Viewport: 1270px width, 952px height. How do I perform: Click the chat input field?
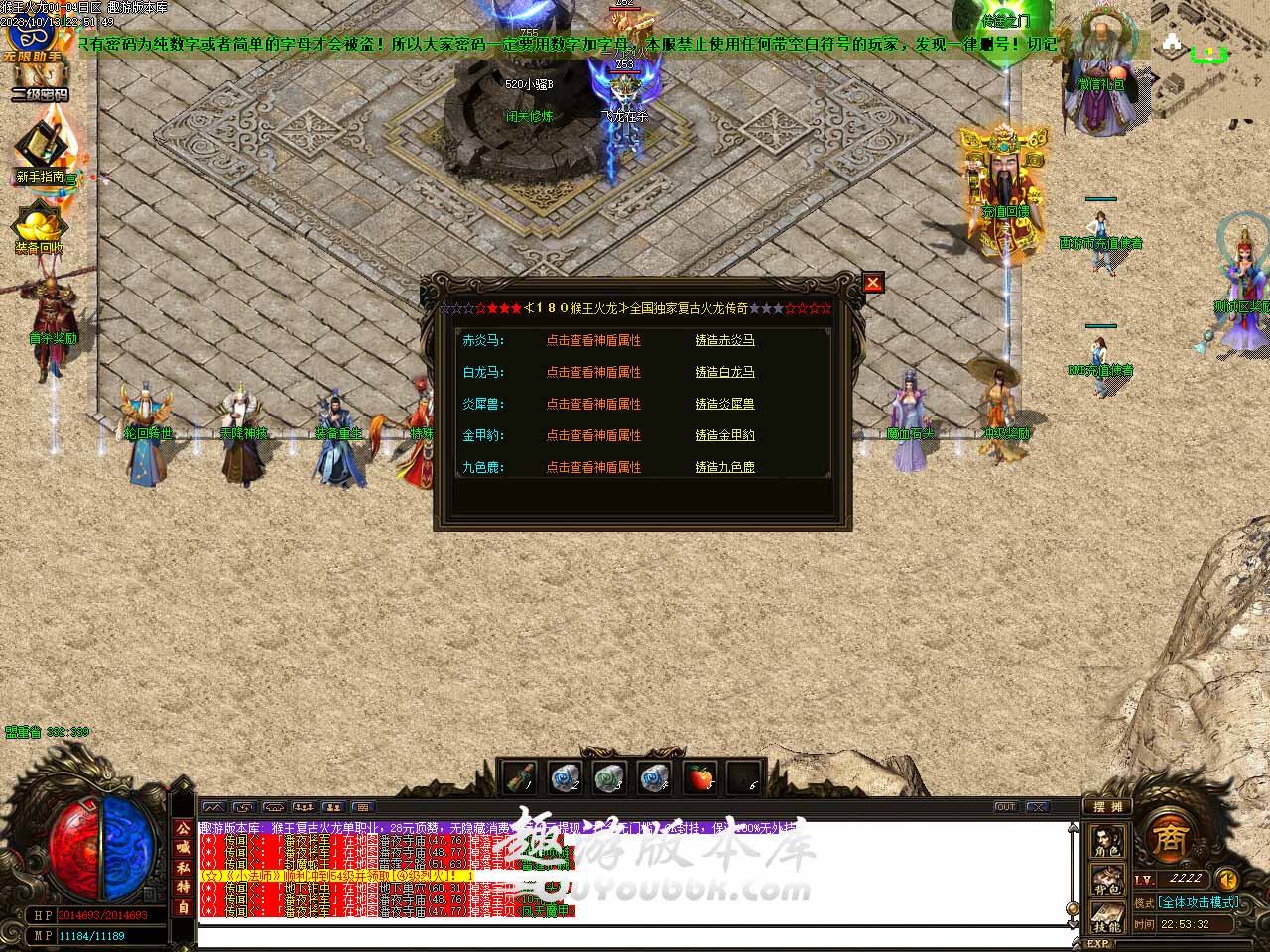point(635,936)
